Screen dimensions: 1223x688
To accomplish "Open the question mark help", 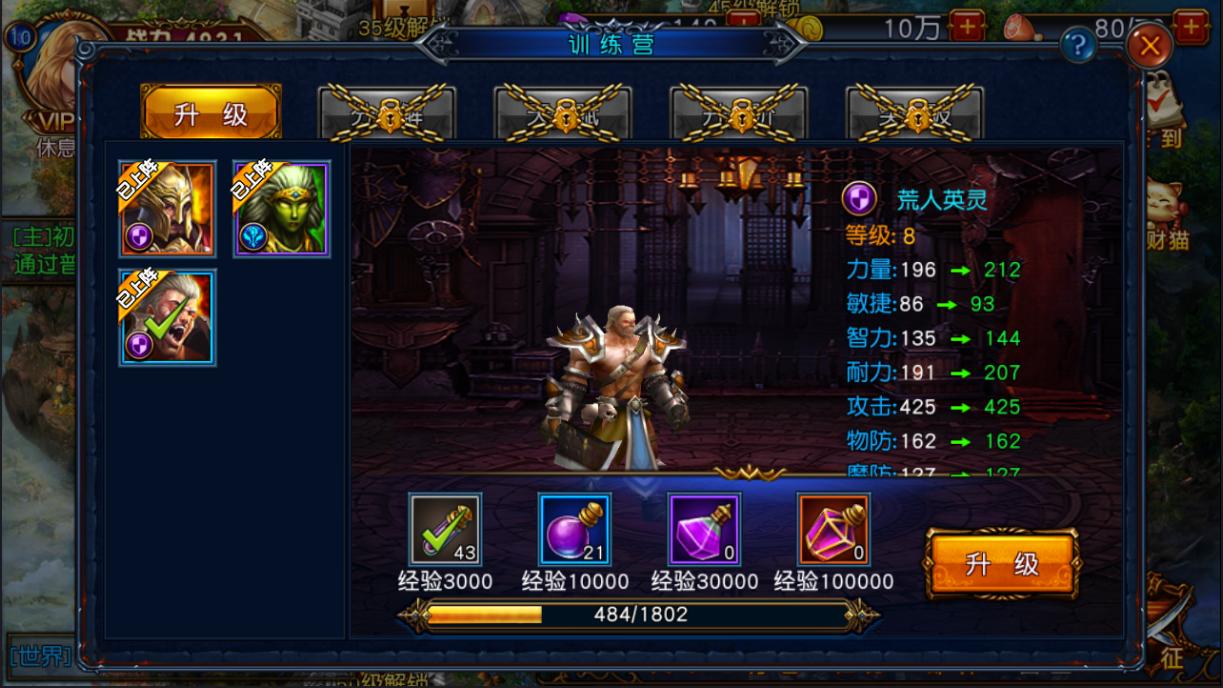I will coord(1078,44).
